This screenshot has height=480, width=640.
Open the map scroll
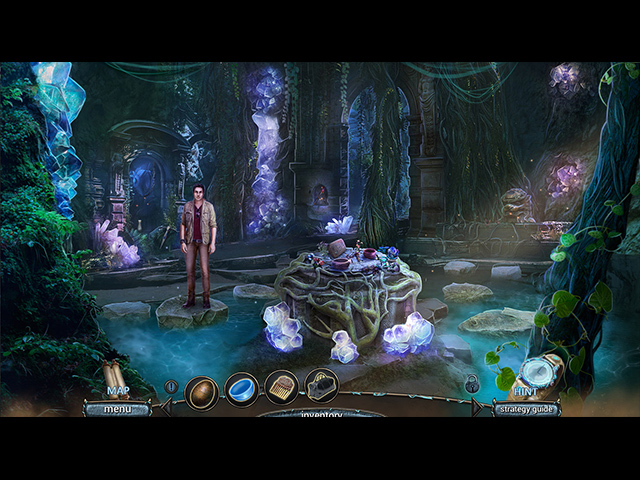tap(117, 378)
